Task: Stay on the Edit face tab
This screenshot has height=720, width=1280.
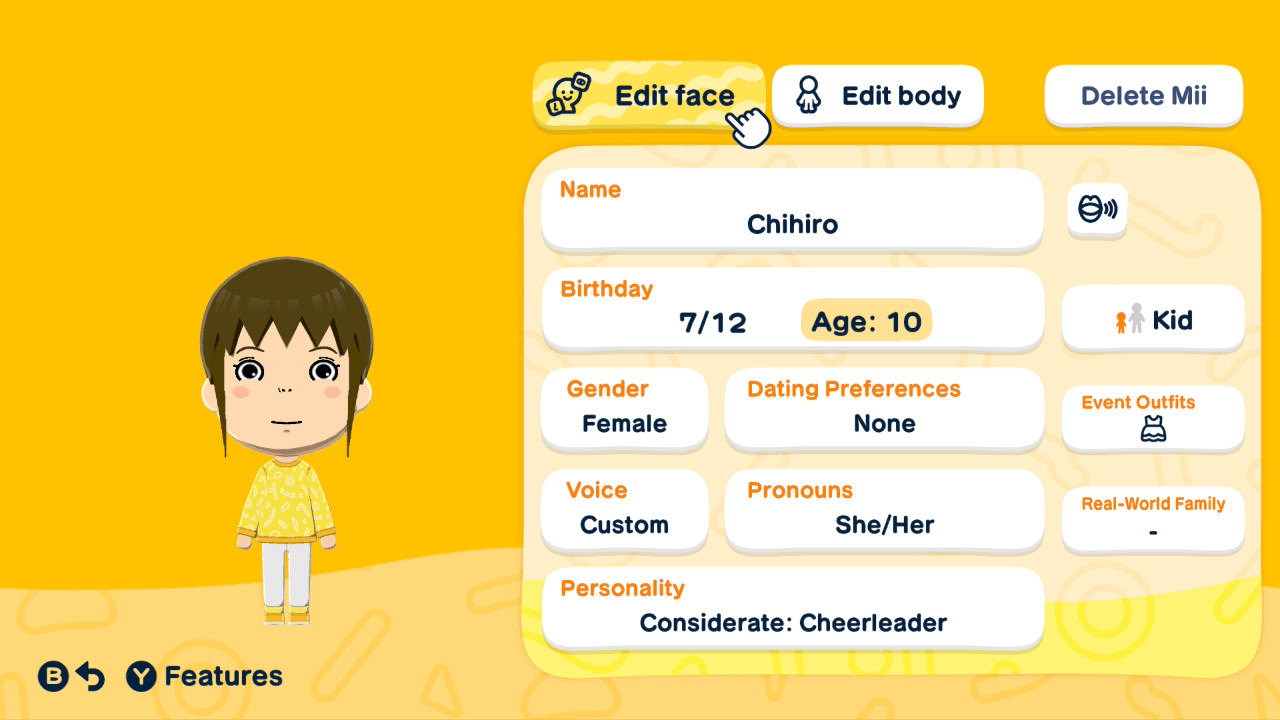Action: tap(648, 95)
